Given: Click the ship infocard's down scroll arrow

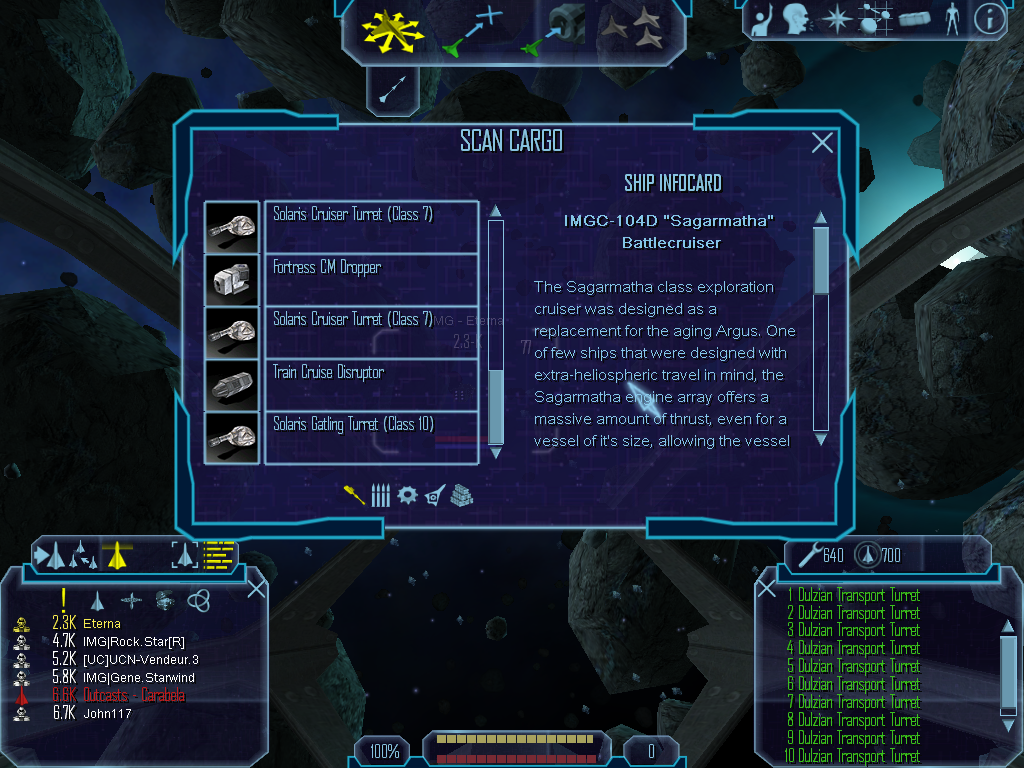Looking at the screenshot, I should coord(821,438).
